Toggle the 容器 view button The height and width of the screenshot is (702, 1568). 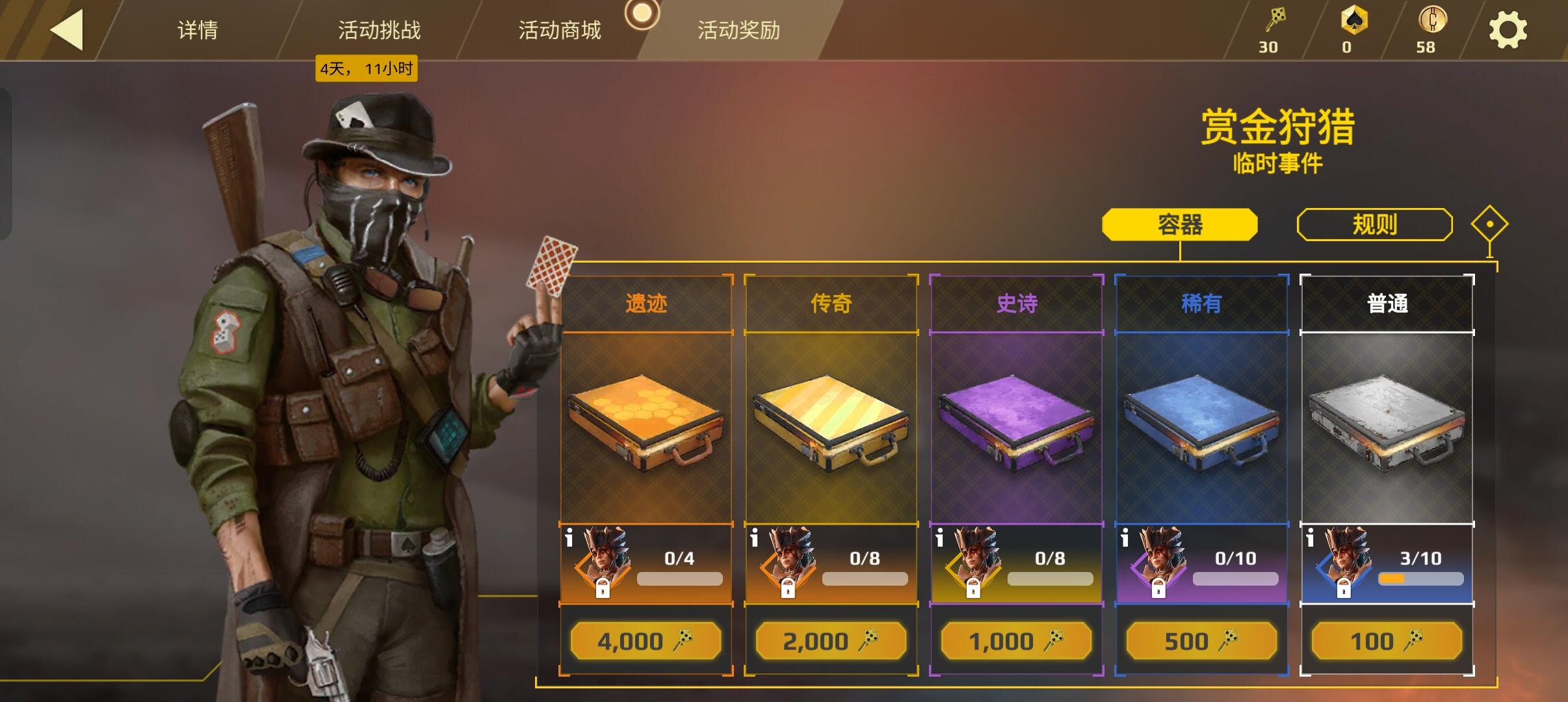[1180, 223]
